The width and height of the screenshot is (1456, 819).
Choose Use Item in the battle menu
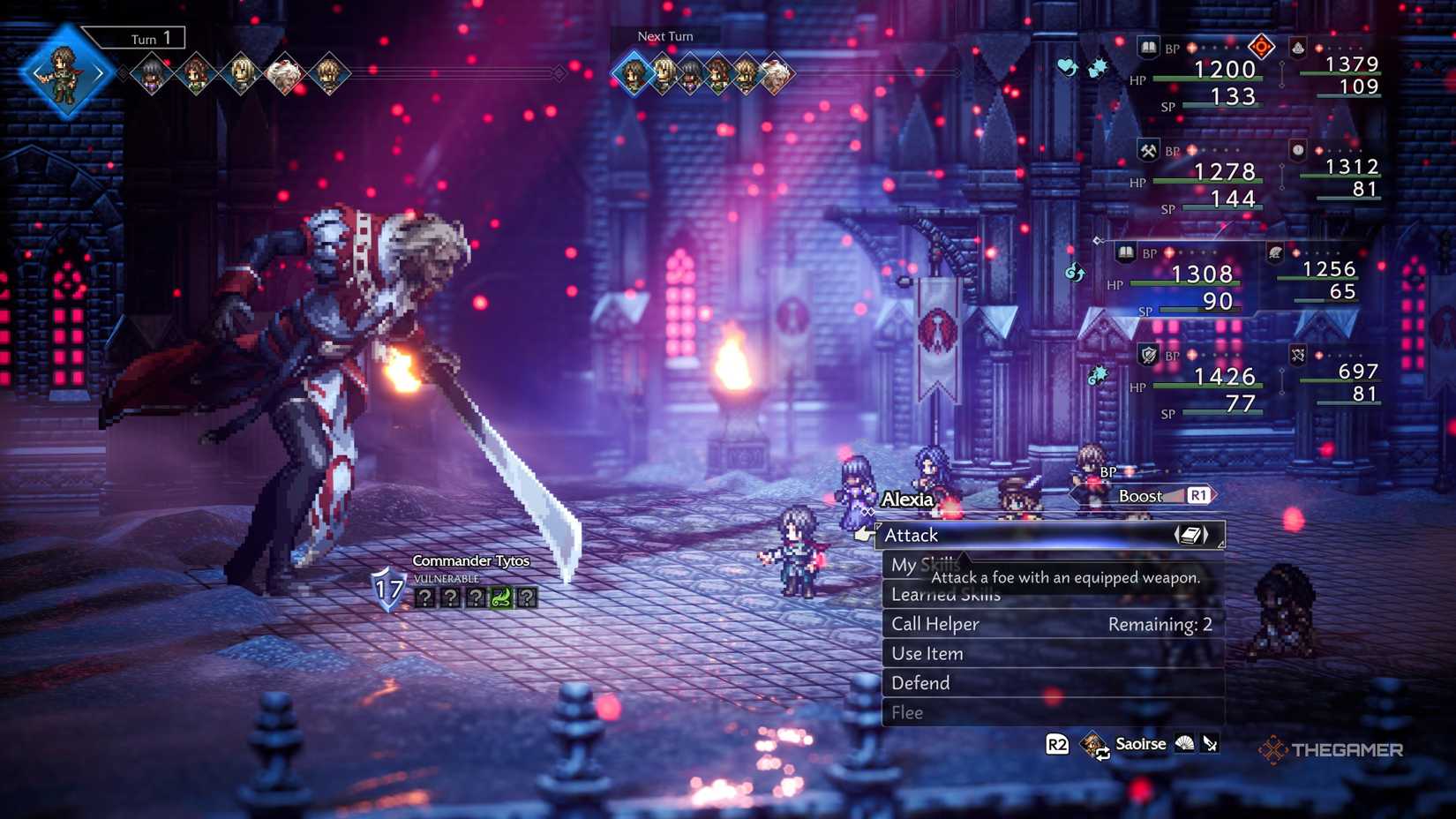(x=926, y=653)
